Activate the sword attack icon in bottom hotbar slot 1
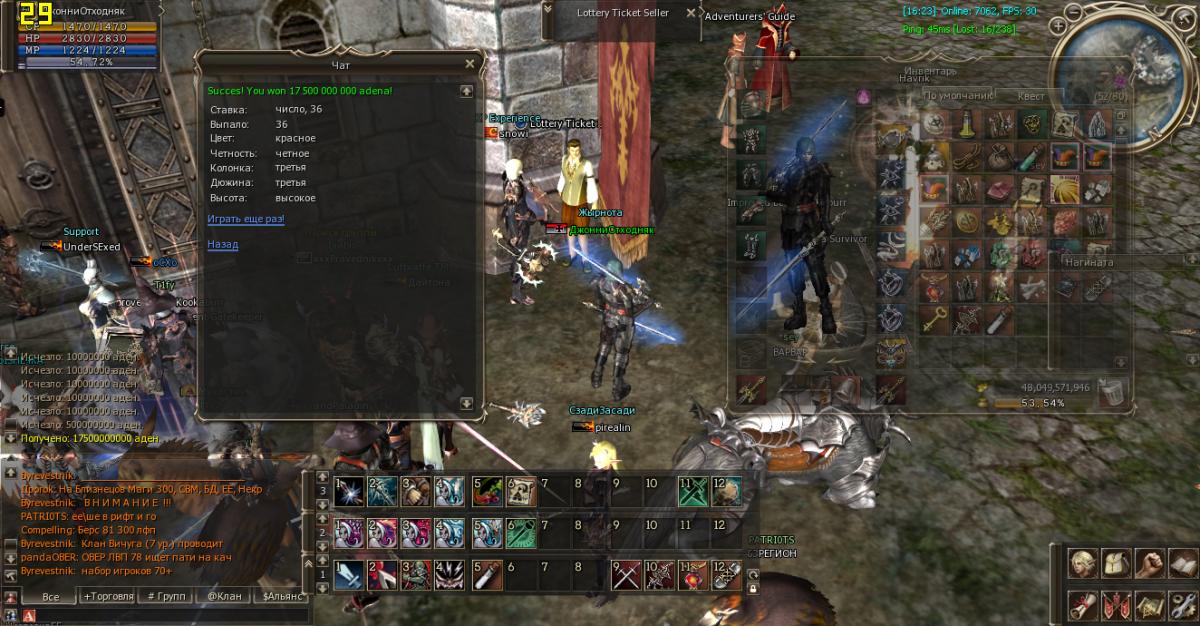The height and width of the screenshot is (626, 1200). 350,575
